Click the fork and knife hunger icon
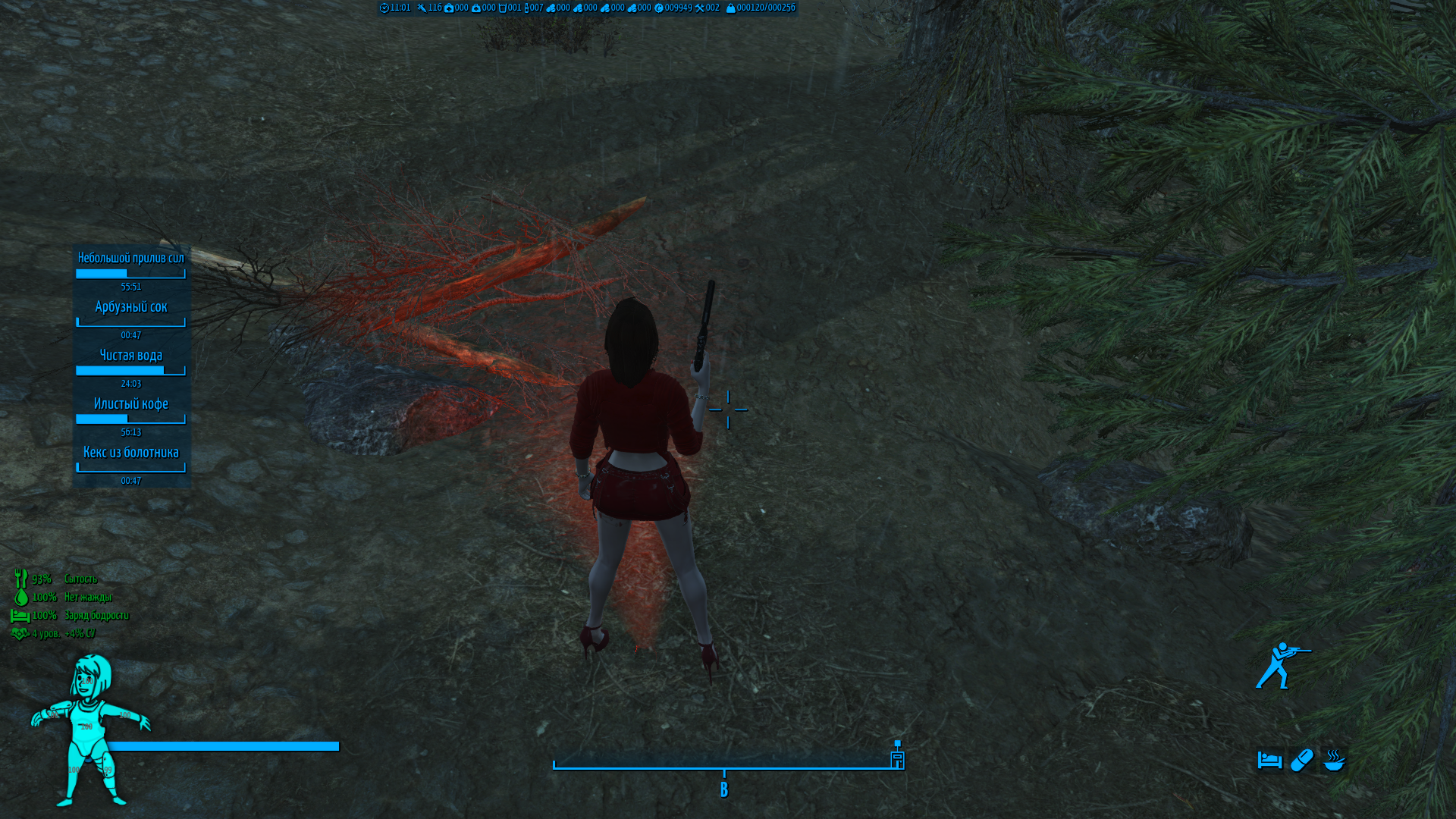Image resolution: width=1456 pixels, height=819 pixels. [20, 579]
